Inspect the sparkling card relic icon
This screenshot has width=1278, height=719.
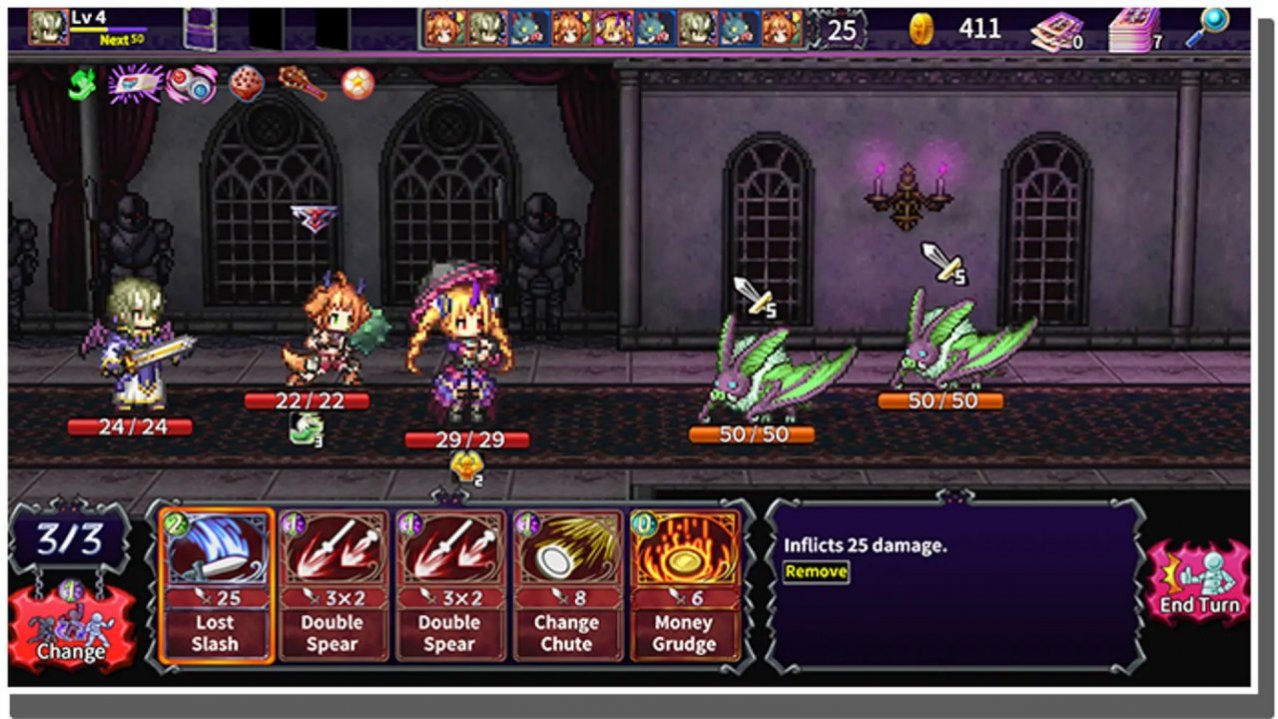(x=135, y=84)
